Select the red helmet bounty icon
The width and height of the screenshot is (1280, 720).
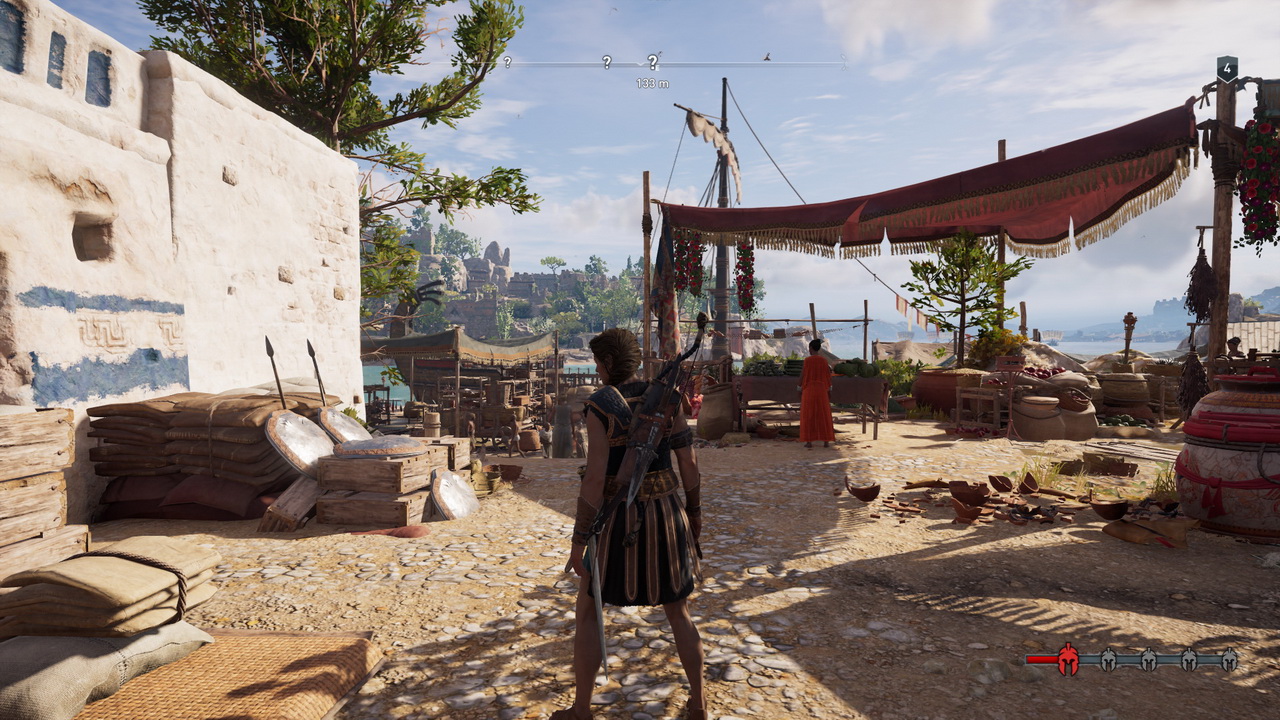1068,659
